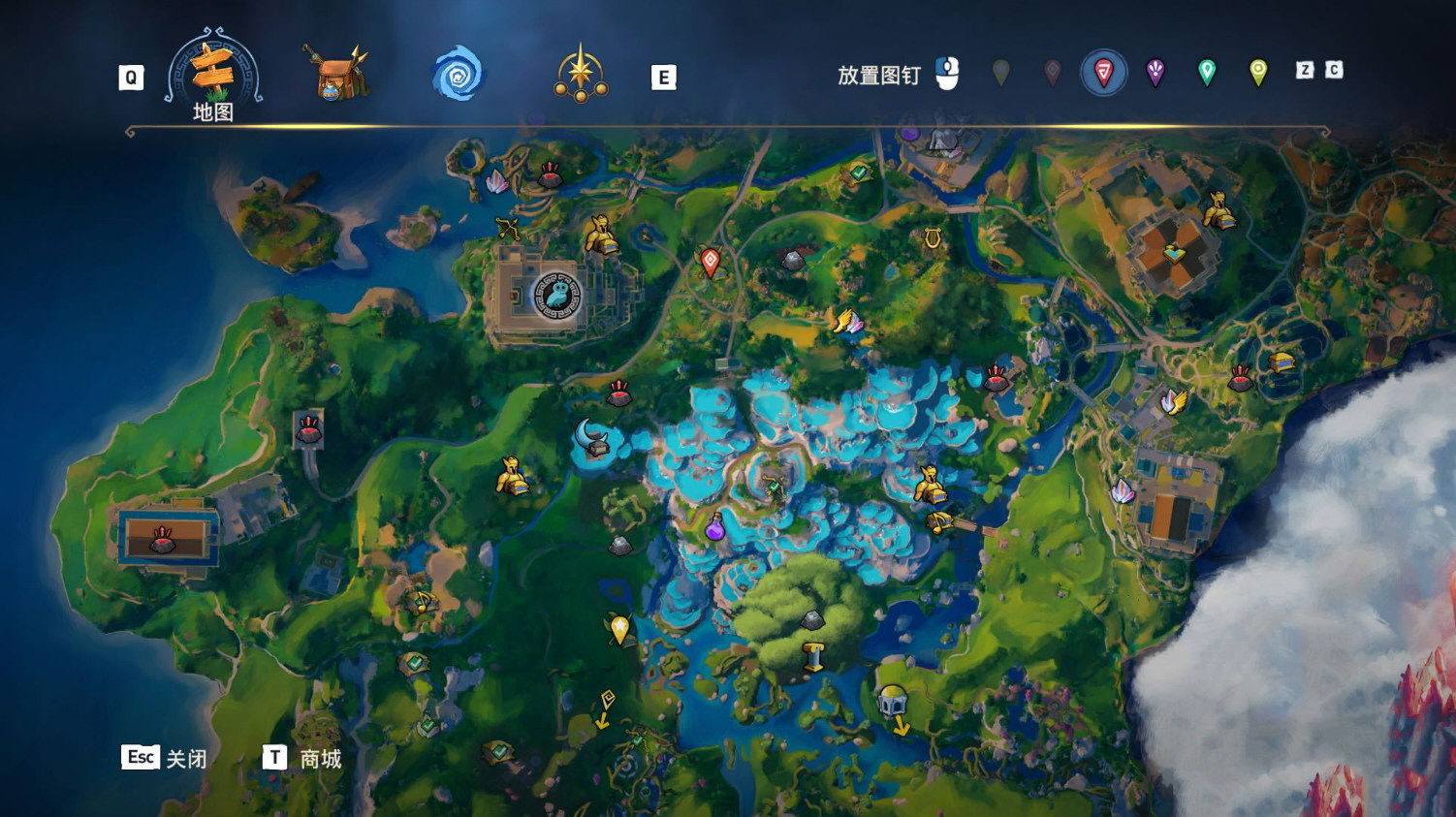Select the purple potion map marker
Viewport: 1456px width, 817px height.
pyautogui.click(x=714, y=527)
